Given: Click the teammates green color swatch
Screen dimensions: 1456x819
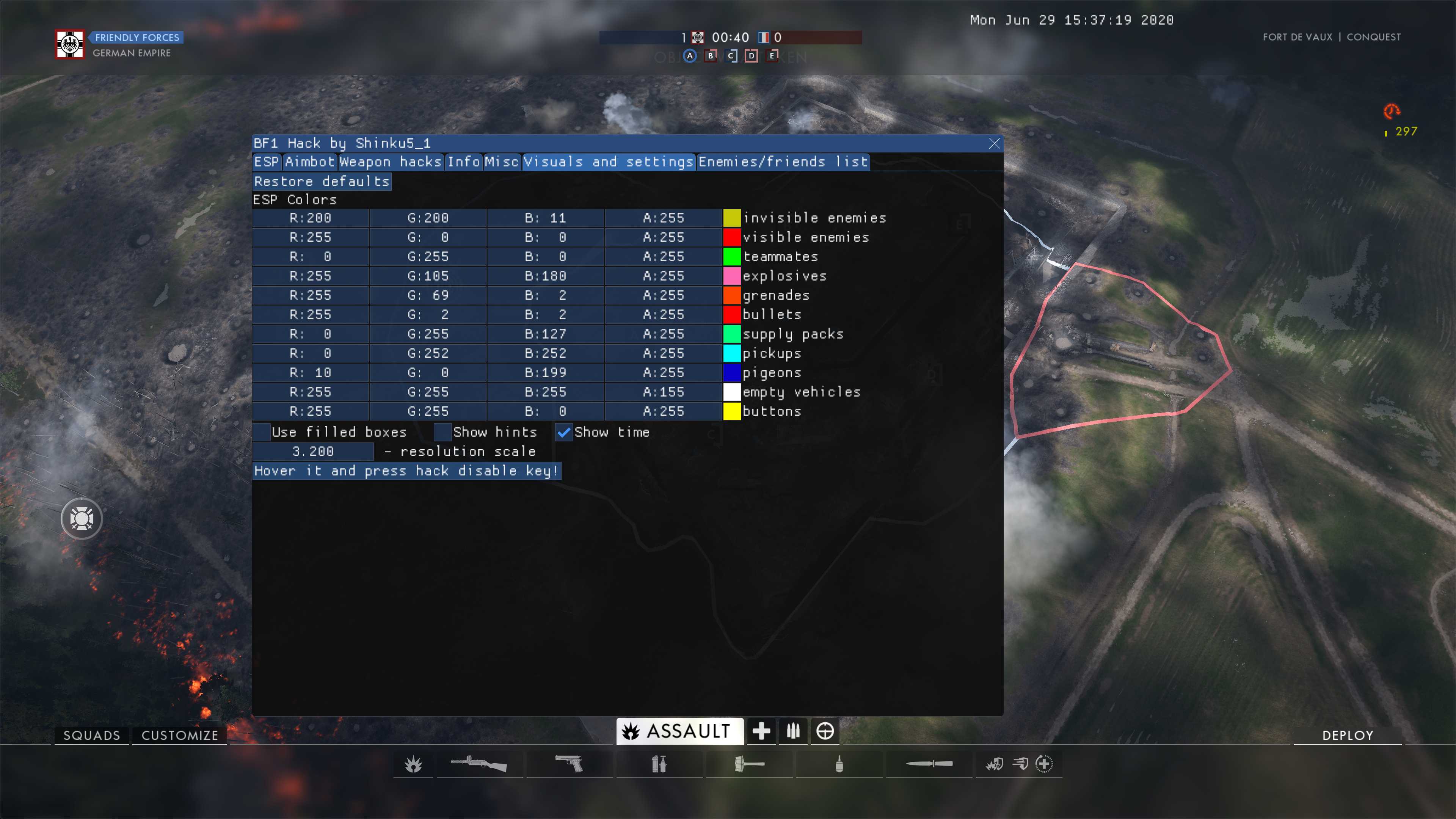Looking at the screenshot, I should point(731,257).
